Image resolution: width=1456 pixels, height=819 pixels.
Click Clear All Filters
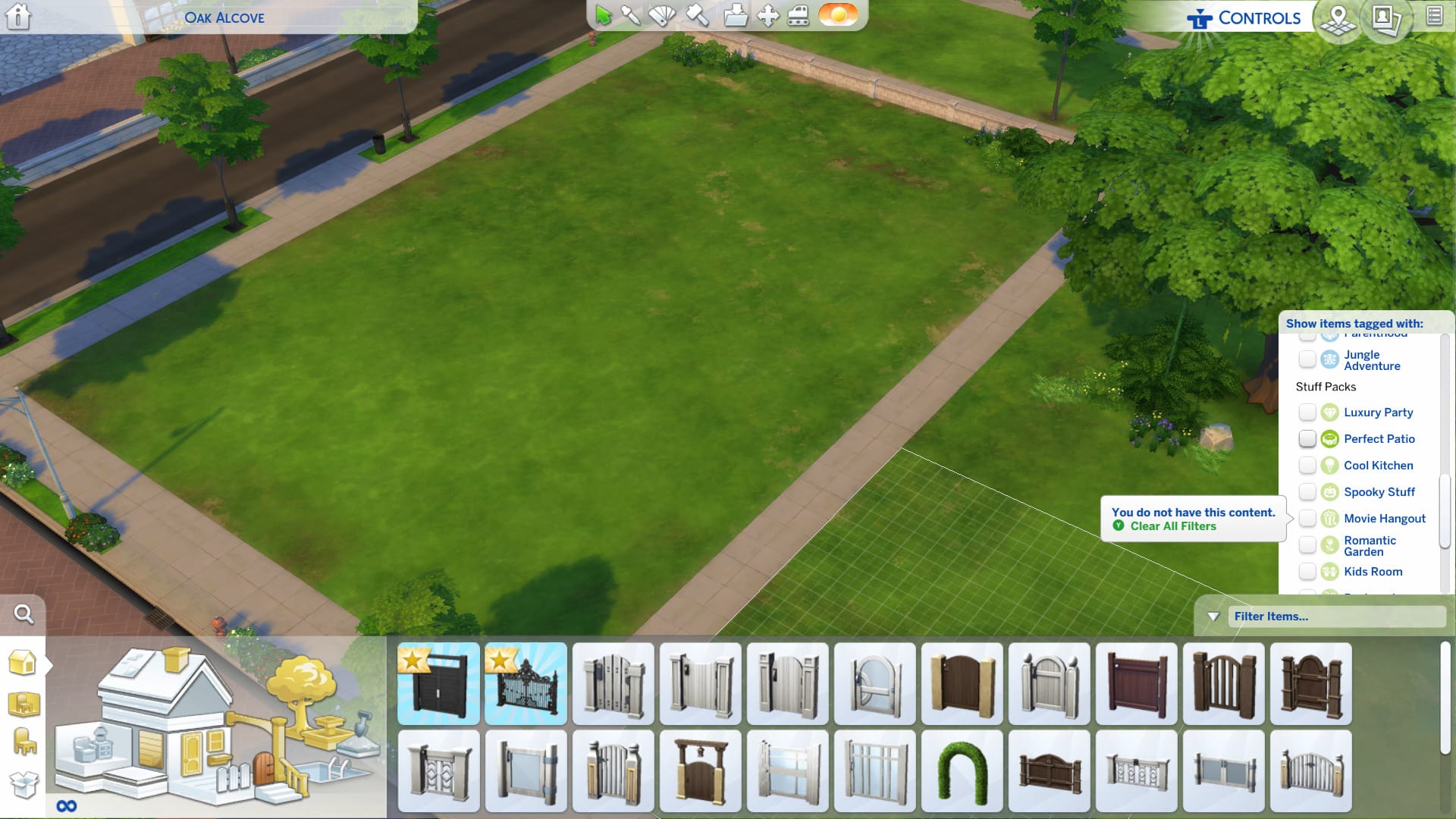[x=1172, y=526]
